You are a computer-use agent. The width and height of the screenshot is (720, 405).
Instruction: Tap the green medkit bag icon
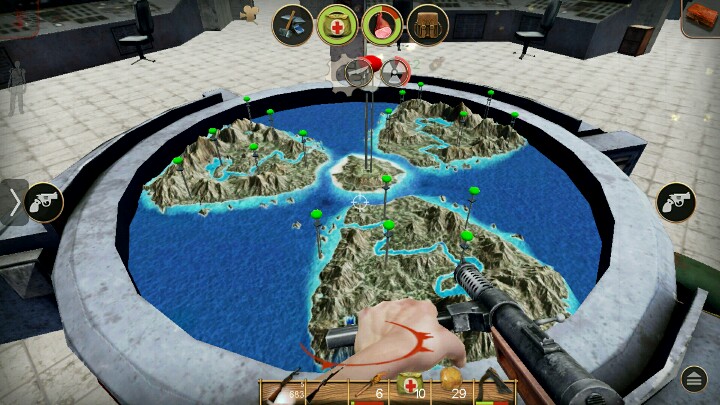[338, 24]
